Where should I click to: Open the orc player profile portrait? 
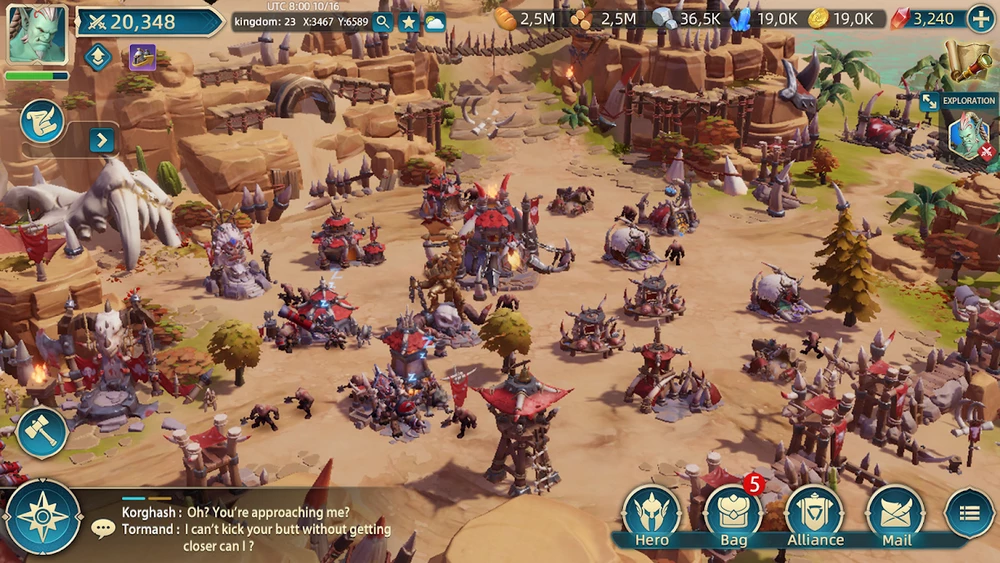point(37,34)
